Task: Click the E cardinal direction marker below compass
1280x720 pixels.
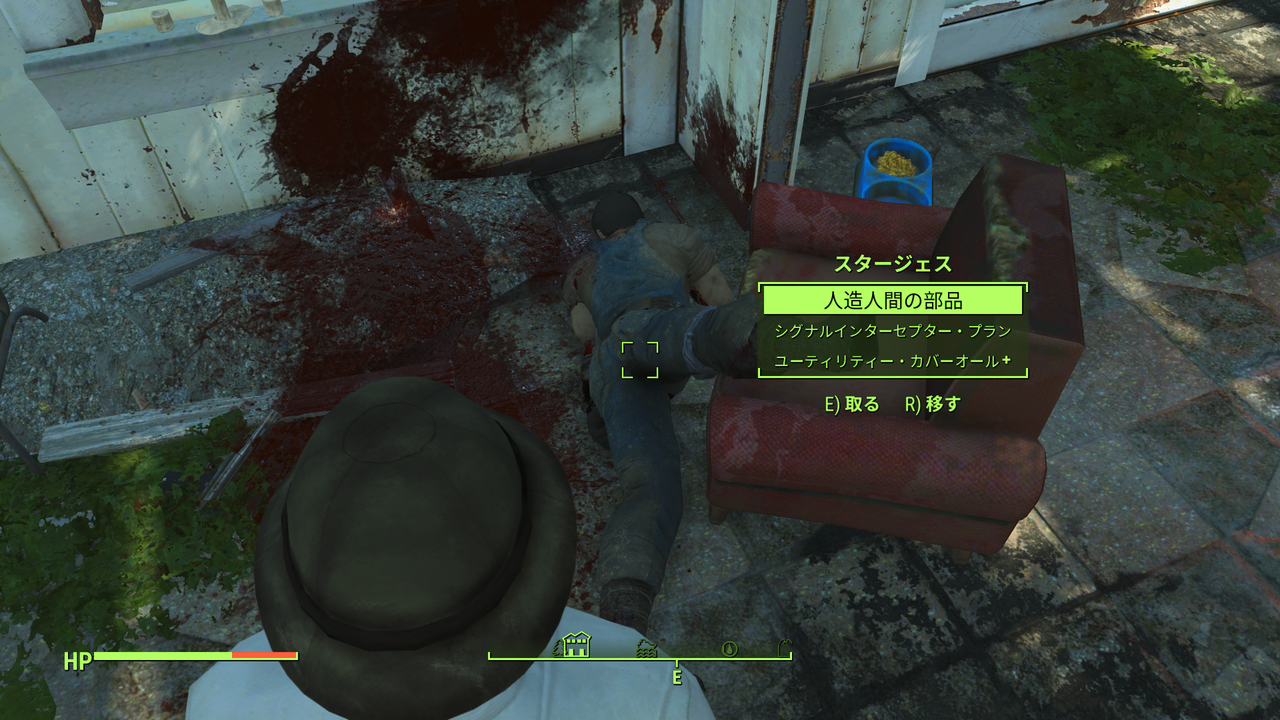Action: (x=678, y=677)
